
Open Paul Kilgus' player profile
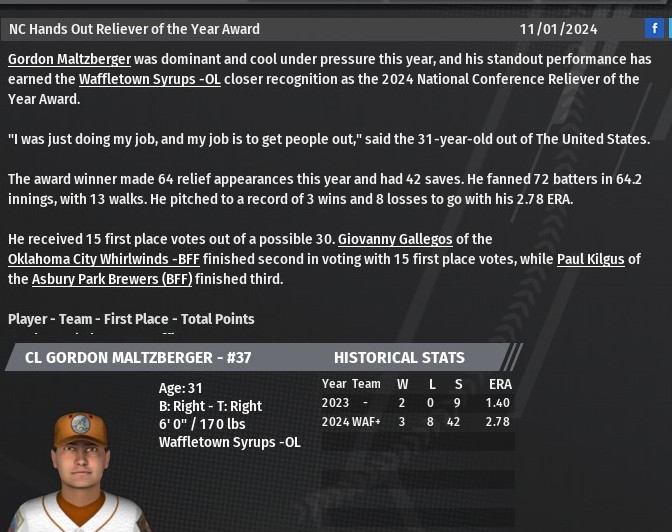[590, 260]
